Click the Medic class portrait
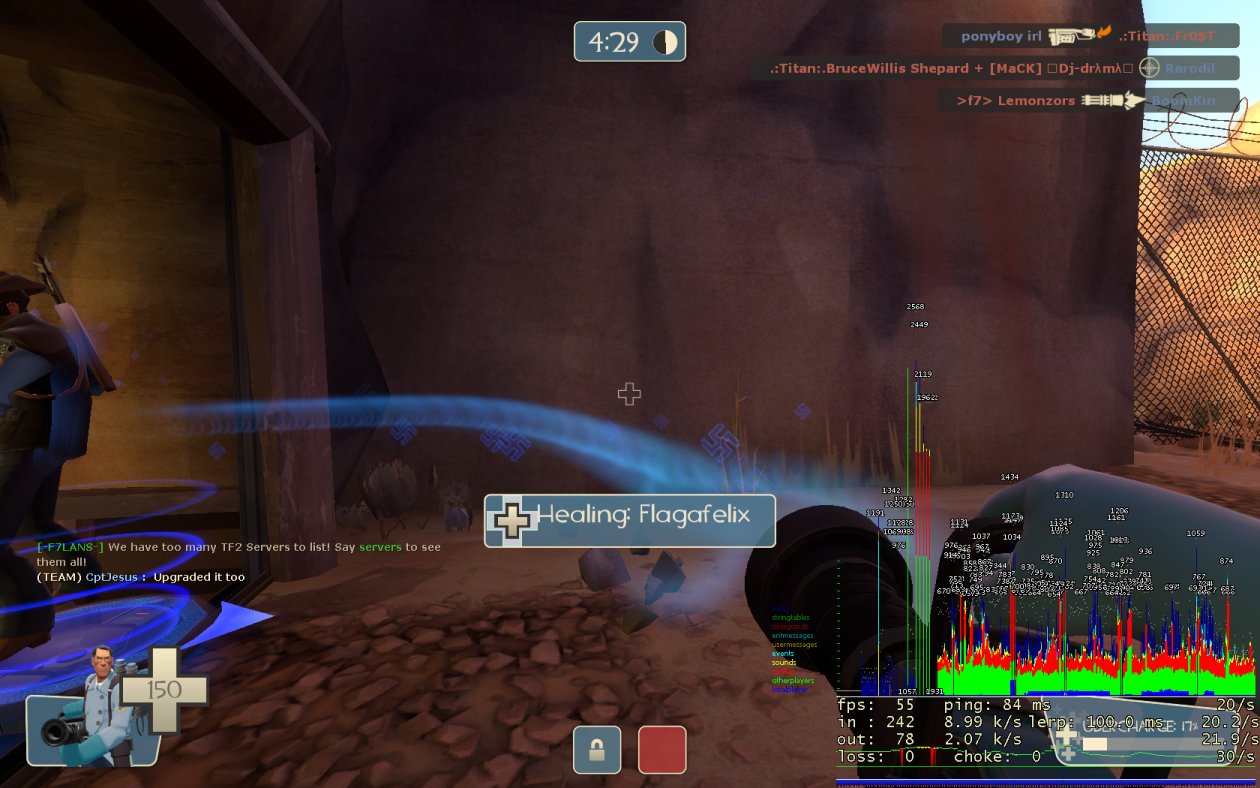Viewport: 1260px width, 788px height. coord(88,718)
